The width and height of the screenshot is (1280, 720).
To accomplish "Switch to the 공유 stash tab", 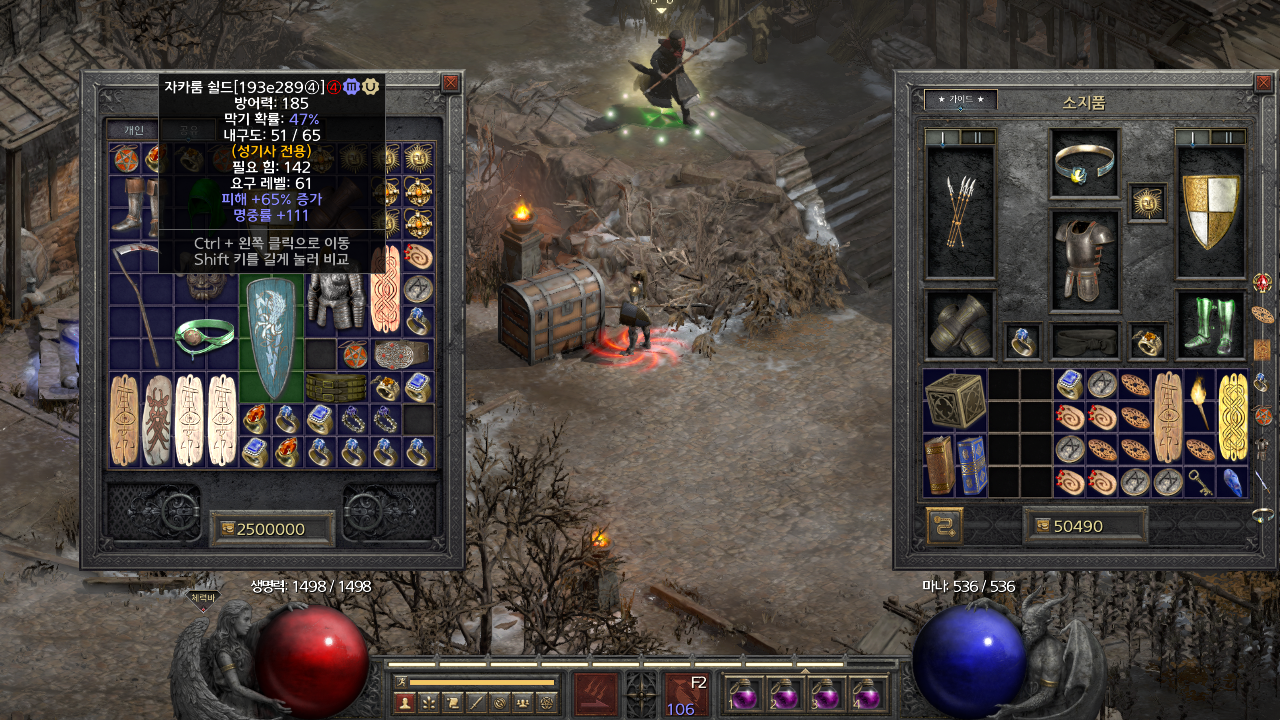I will click(186, 129).
